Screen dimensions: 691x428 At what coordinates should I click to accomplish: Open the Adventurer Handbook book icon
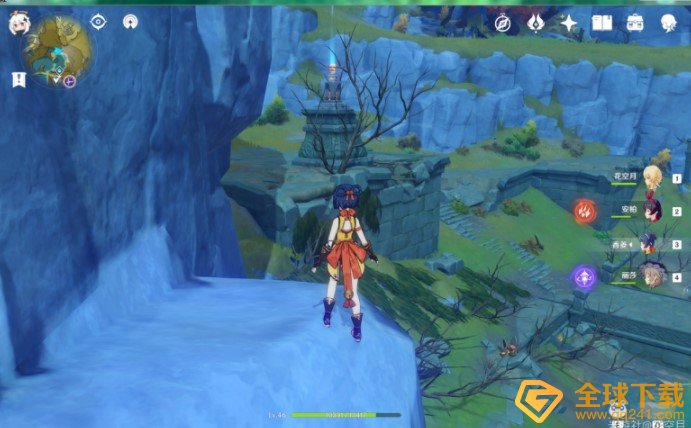[x=601, y=23]
